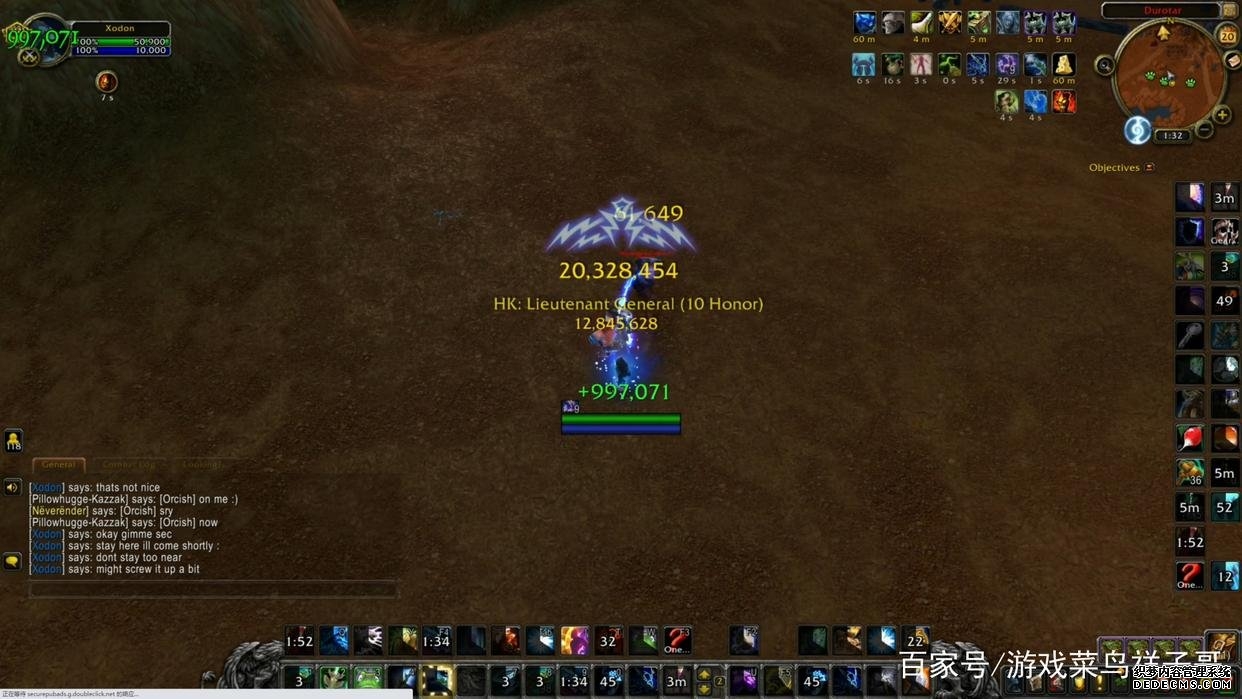Open the world map tab above the minimap
1242x699 pixels.
coord(1228,10)
